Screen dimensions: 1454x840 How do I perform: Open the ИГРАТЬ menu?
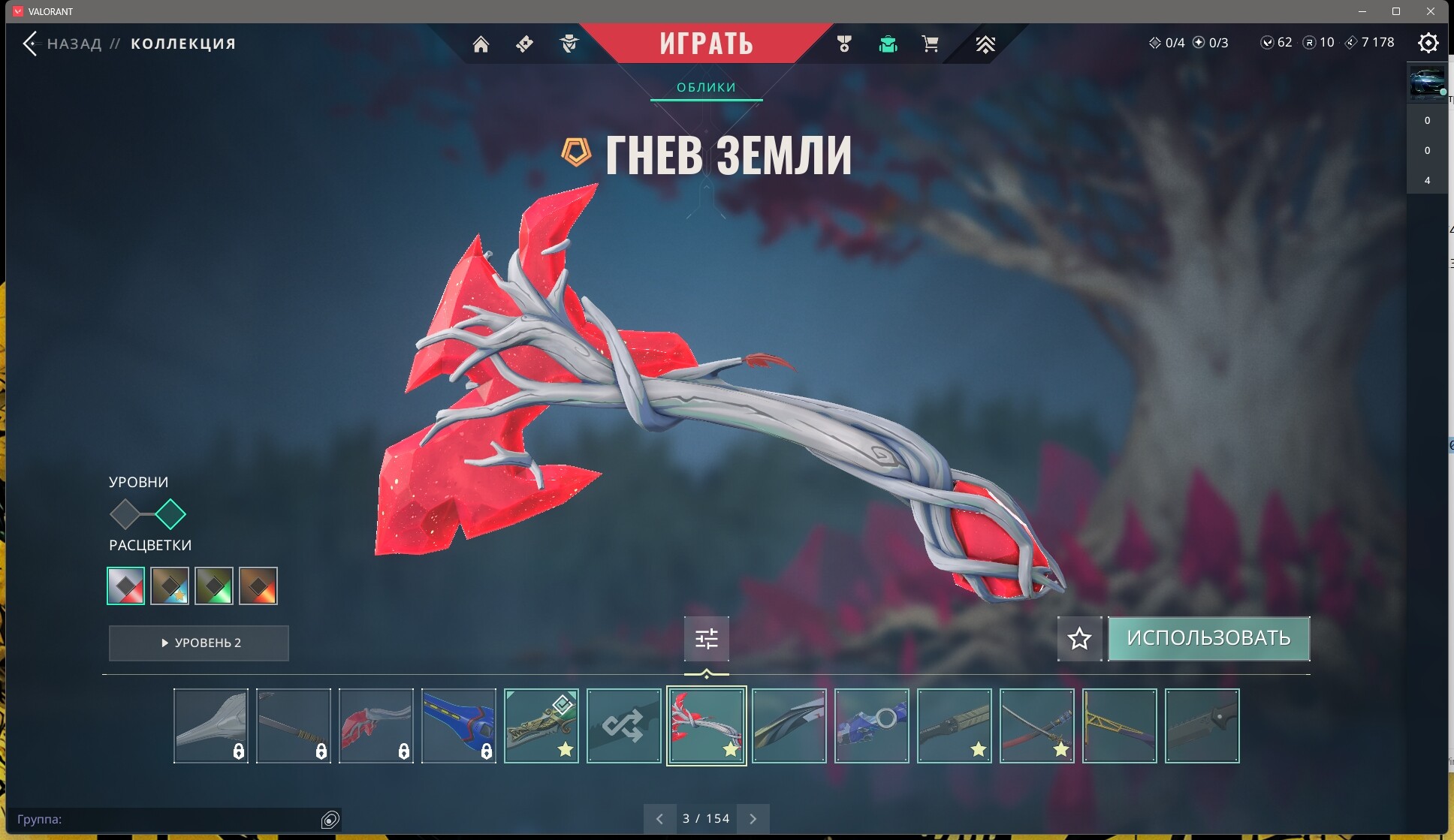(x=707, y=43)
